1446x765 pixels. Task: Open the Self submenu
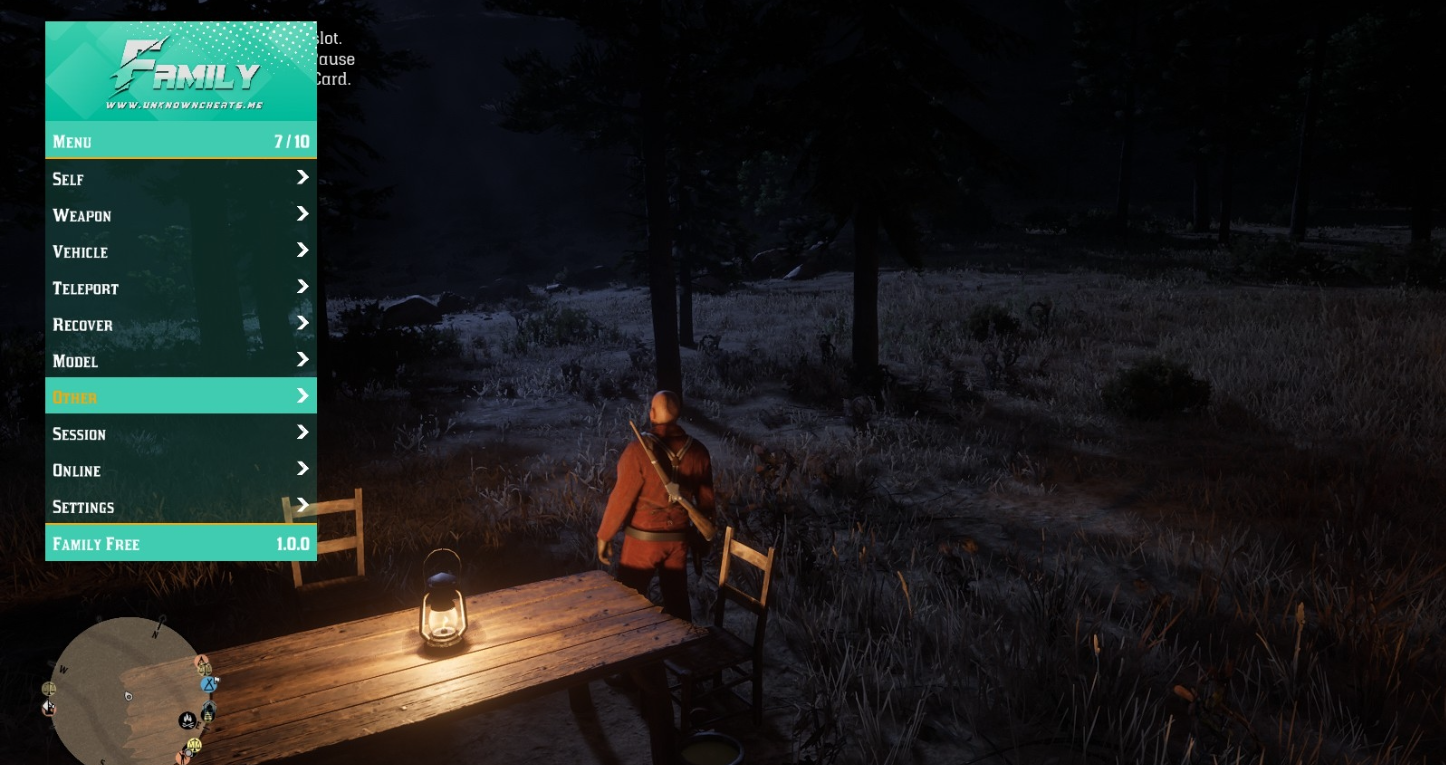(180, 179)
